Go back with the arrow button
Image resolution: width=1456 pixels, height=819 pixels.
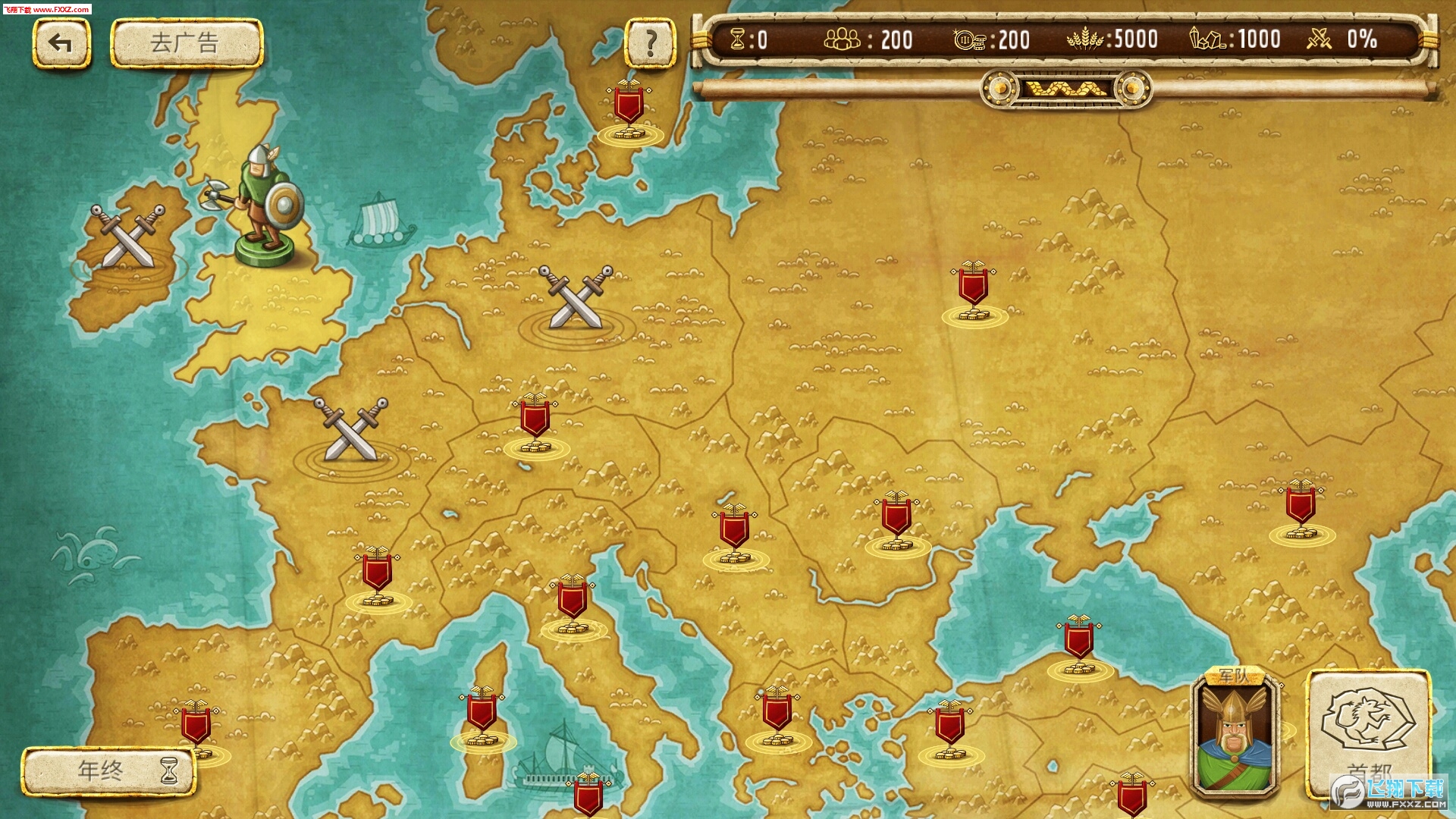click(61, 43)
